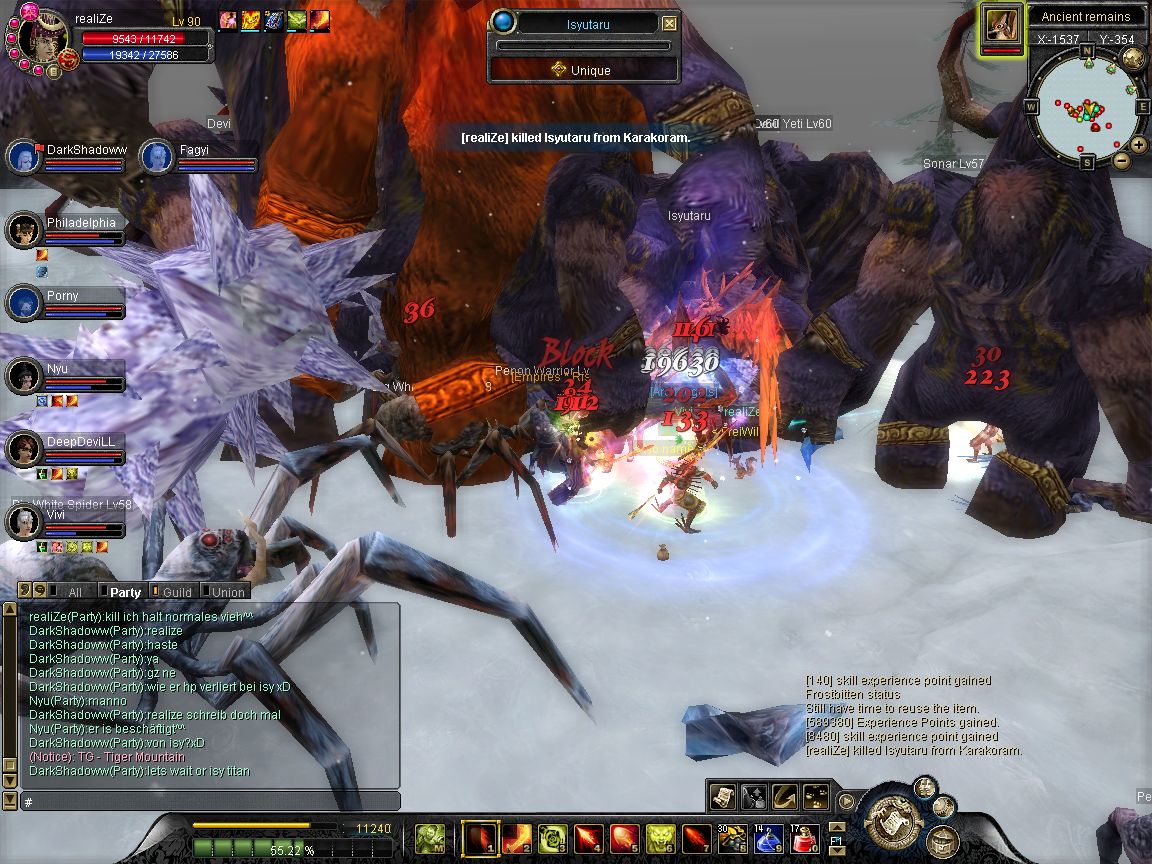Select the Union chat tab
1152x864 pixels.
(227, 592)
